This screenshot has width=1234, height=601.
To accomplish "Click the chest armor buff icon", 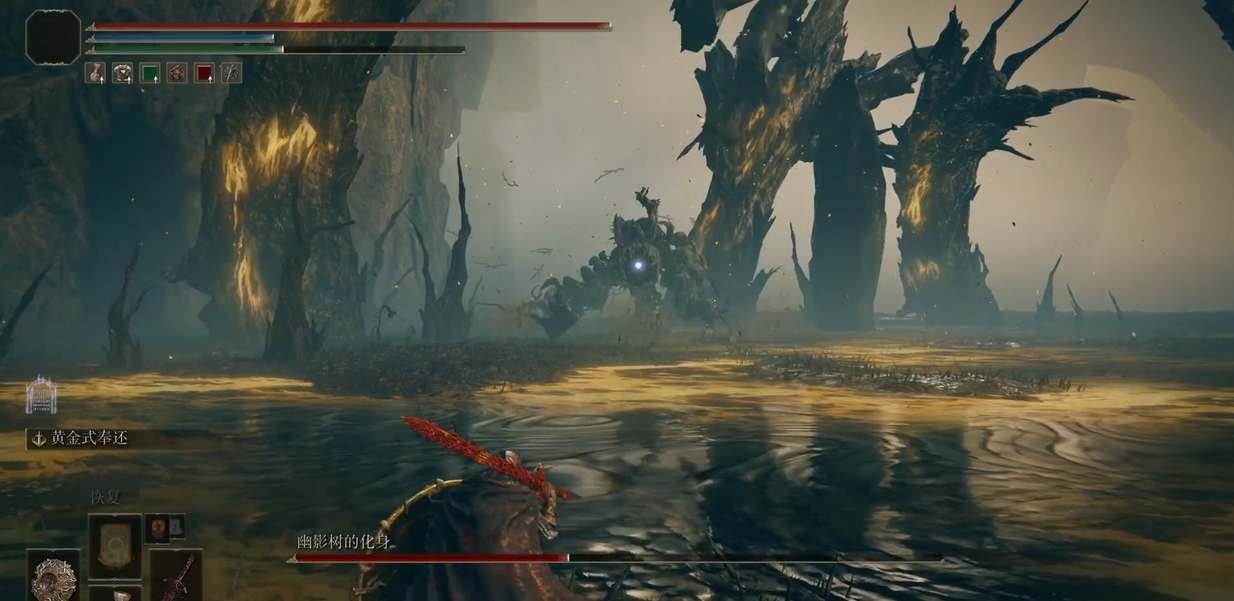I will coord(122,72).
